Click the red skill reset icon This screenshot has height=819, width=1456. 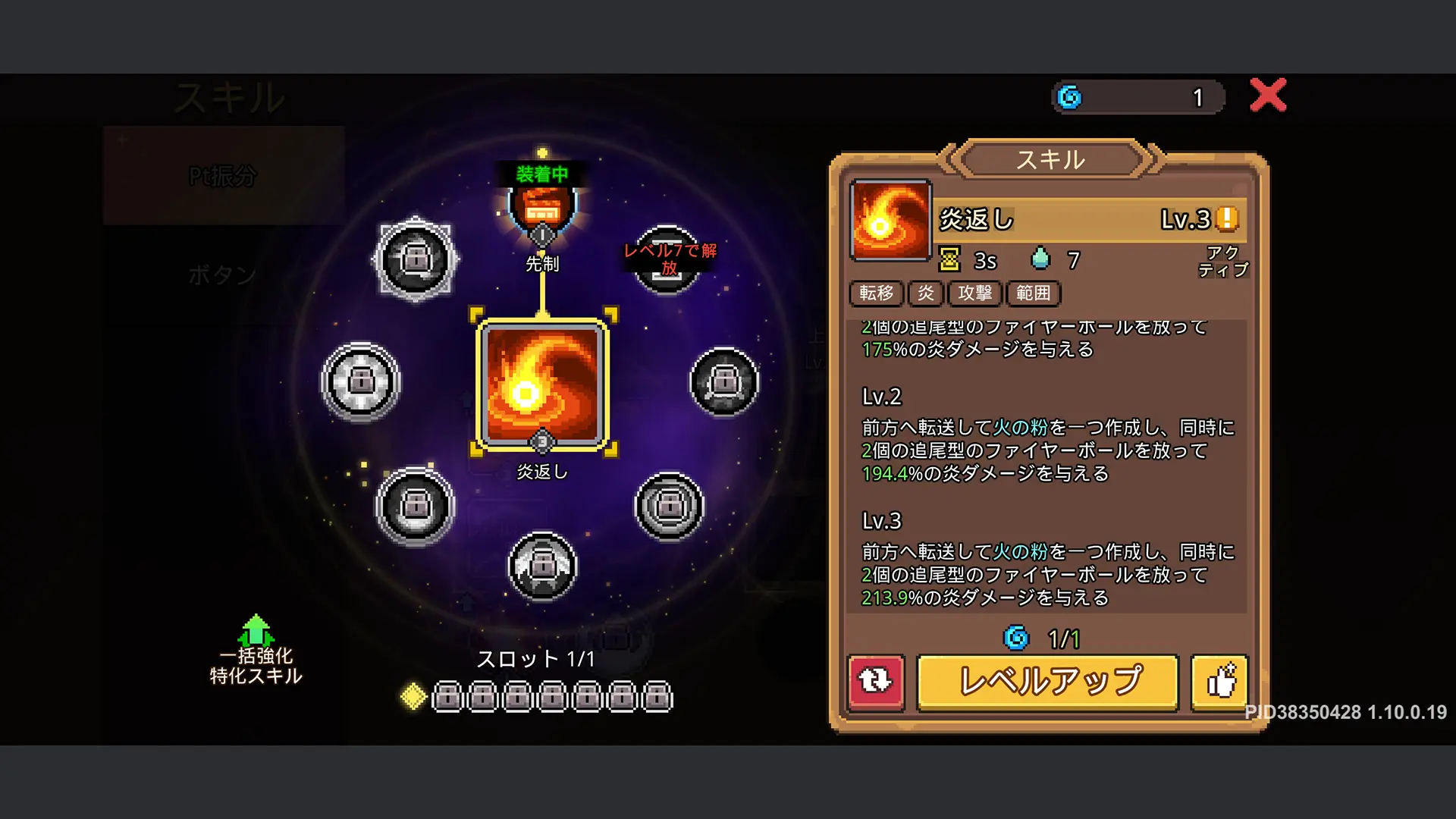pyautogui.click(x=876, y=681)
